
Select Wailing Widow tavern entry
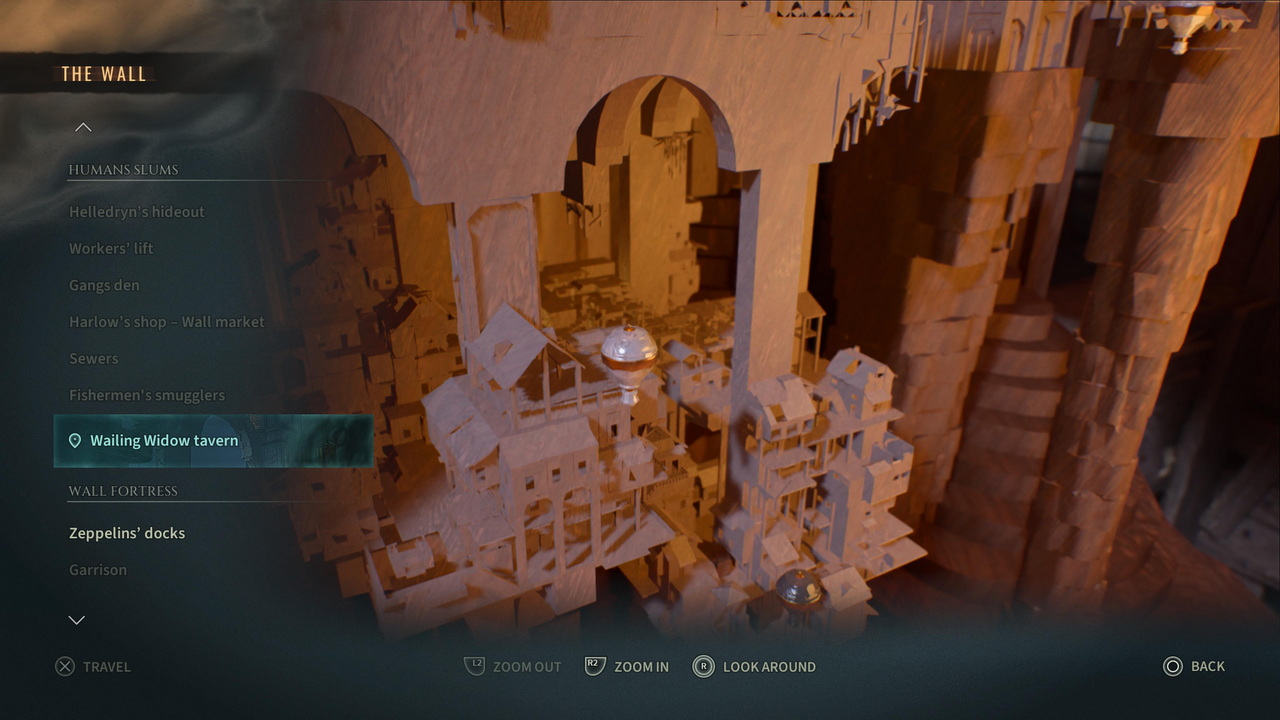[164, 441]
